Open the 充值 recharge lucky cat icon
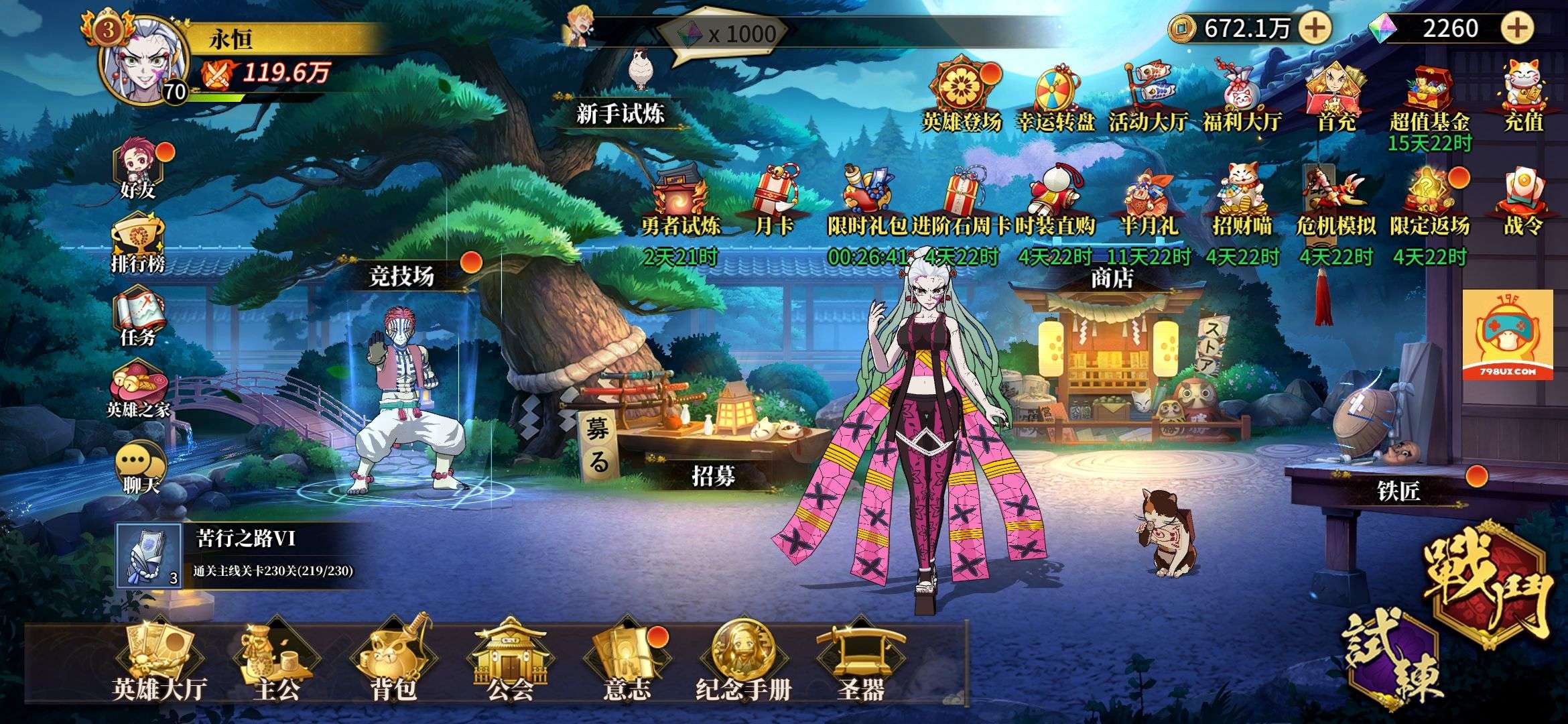The width and height of the screenshot is (1568, 724). point(1523,97)
